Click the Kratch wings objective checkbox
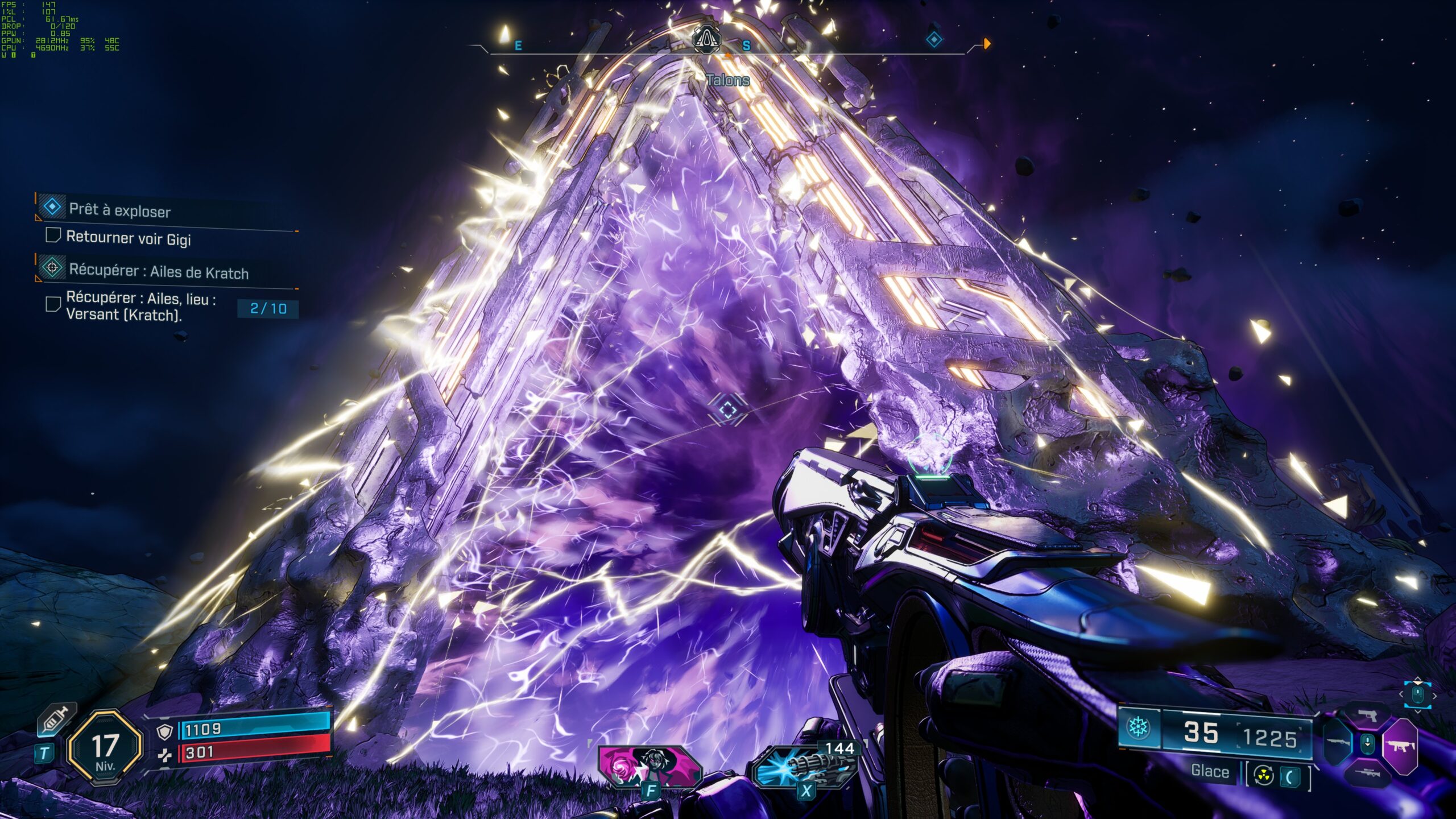 click(53, 305)
